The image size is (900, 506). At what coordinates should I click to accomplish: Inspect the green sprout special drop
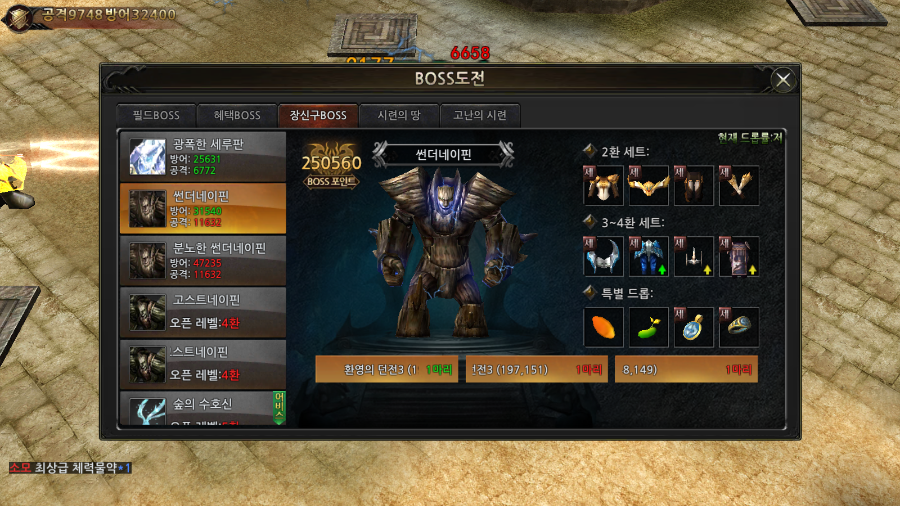[x=649, y=327]
